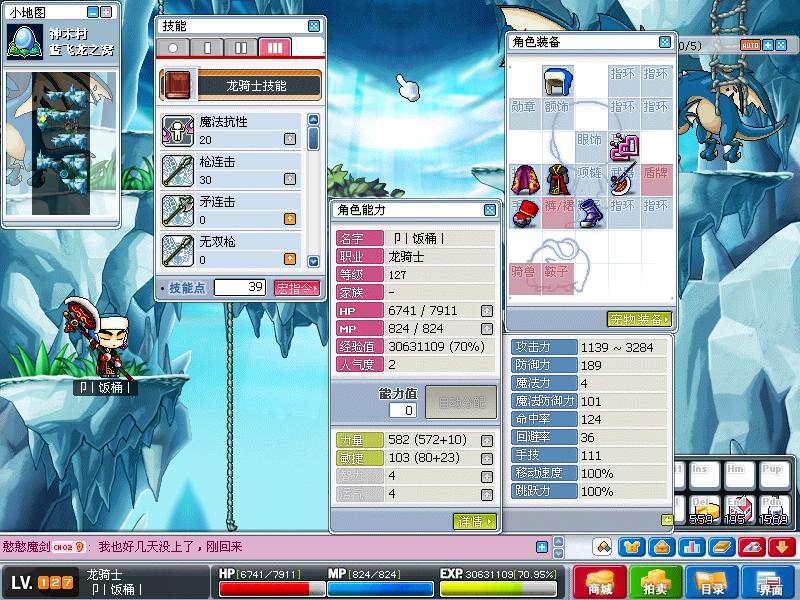Select the red cape equipment slot
This screenshot has width=800, height=600.
coord(525,179)
